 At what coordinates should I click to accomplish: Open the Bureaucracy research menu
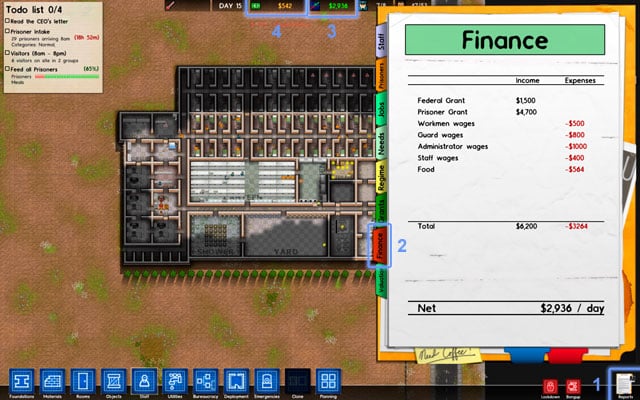(205, 381)
